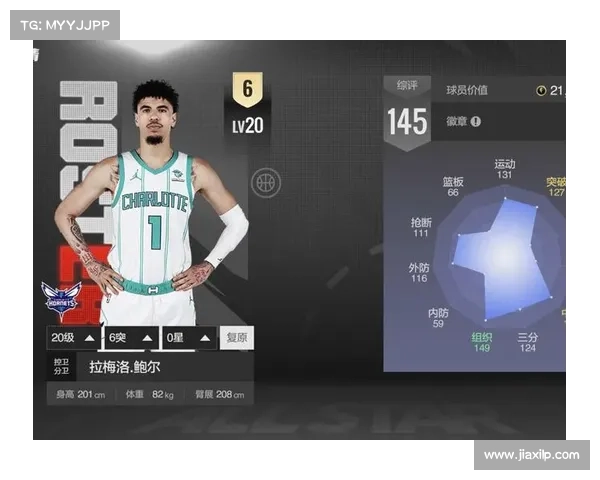The width and height of the screenshot is (600, 480).
Task: Select the 抢断 attribute label
Action: (421, 222)
